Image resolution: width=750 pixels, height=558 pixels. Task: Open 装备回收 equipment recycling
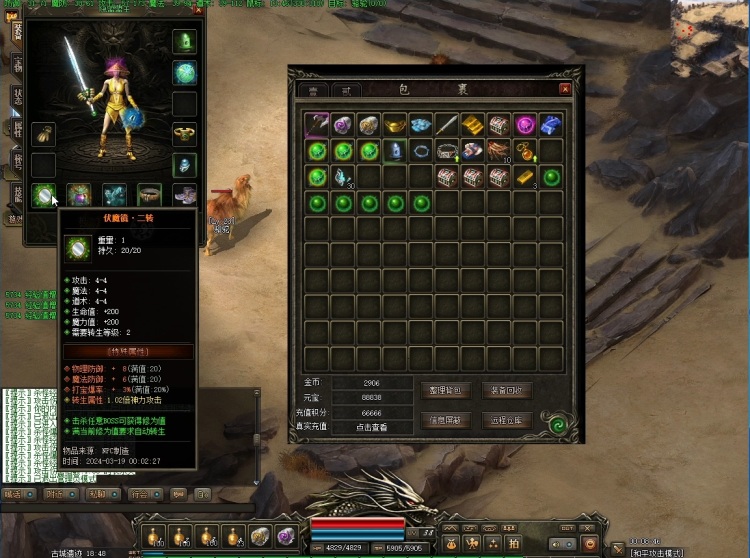(x=507, y=390)
